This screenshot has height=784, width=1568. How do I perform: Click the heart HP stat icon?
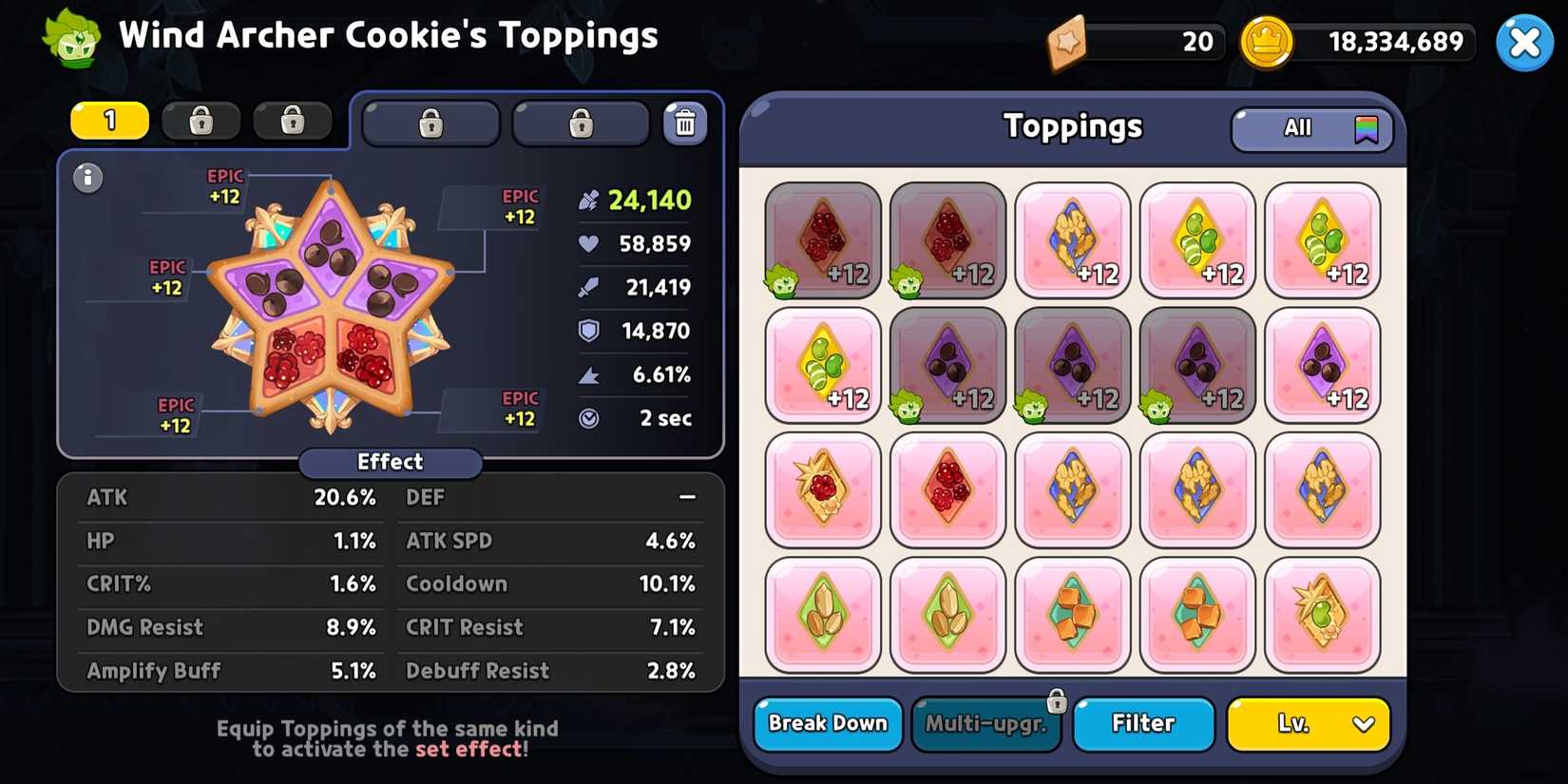click(x=589, y=243)
